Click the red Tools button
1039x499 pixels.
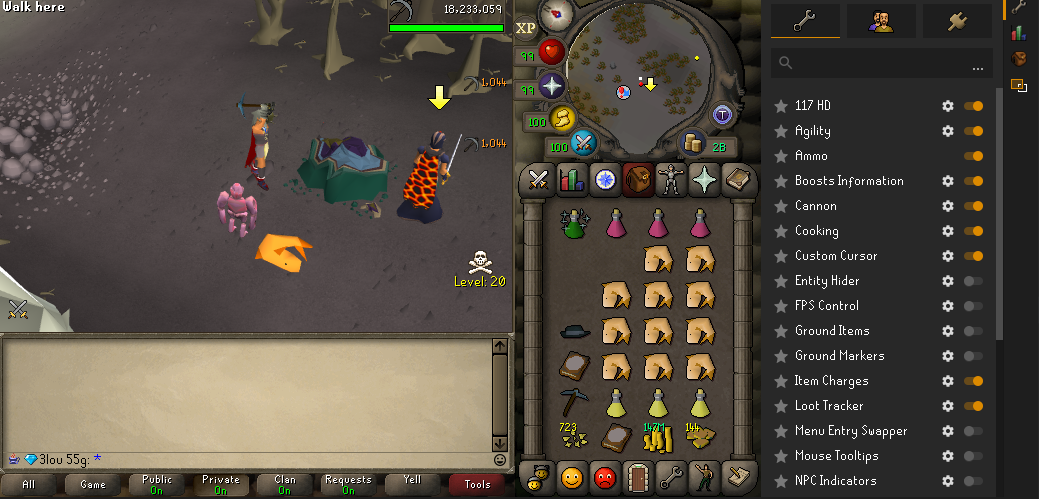[477, 484]
